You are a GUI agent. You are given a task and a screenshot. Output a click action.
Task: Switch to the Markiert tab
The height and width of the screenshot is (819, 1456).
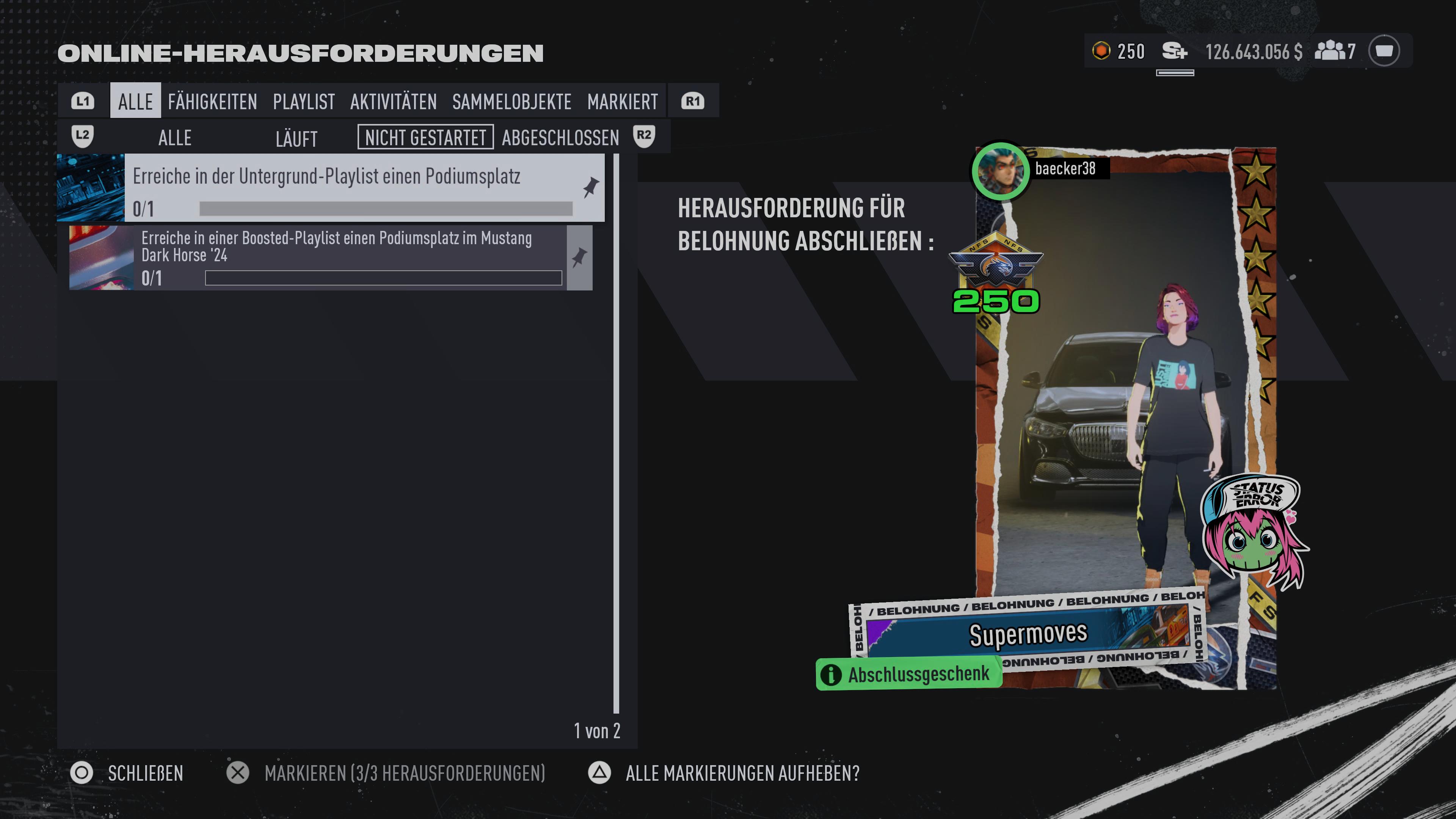pos(622,102)
